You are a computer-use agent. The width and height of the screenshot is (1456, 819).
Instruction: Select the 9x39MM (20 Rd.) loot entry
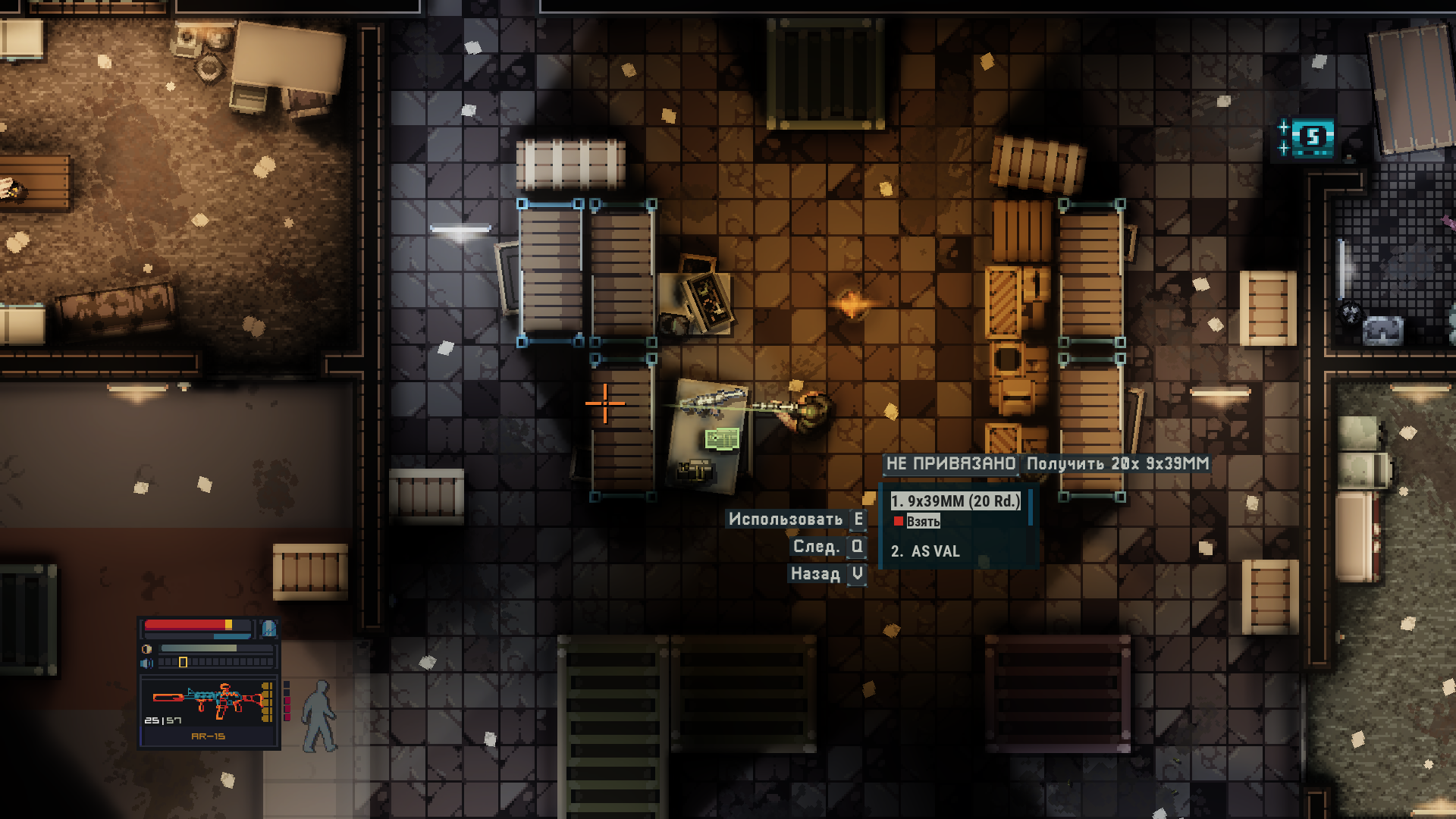click(x=955, y=501)
